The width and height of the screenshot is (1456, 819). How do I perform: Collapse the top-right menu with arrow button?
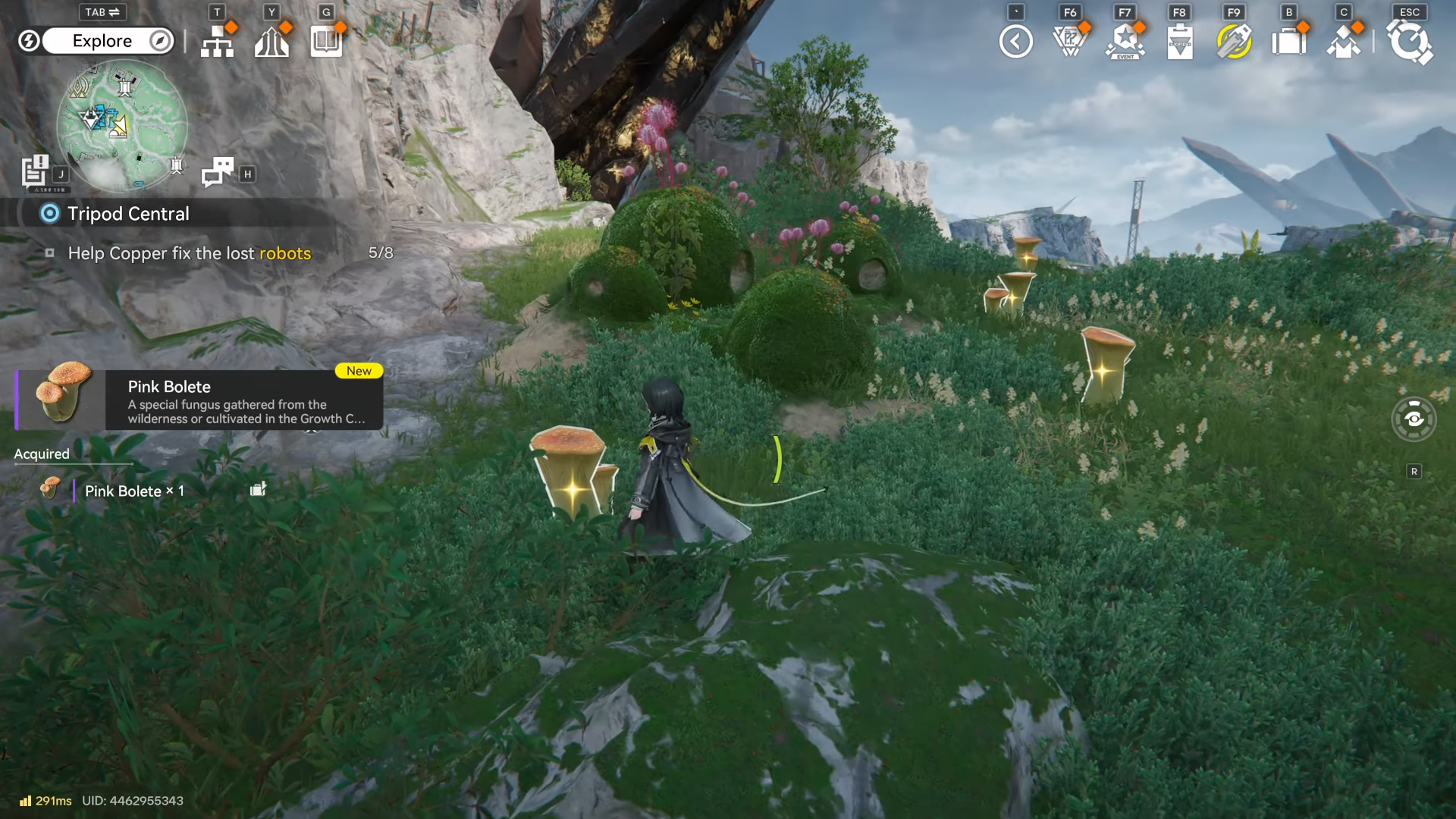[x=1015, y=42]
